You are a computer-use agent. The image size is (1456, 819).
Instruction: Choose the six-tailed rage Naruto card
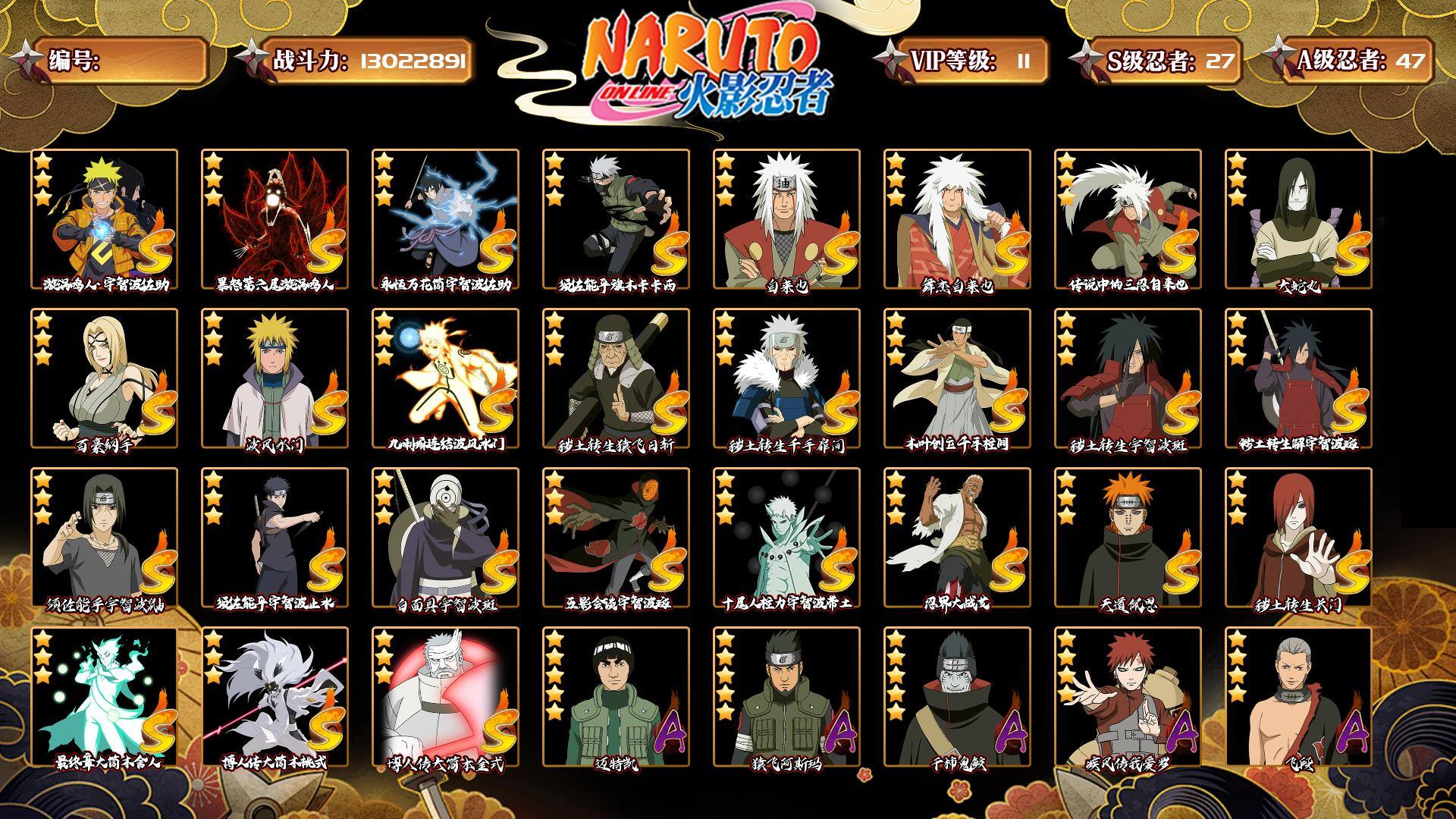tap(275, 219)
